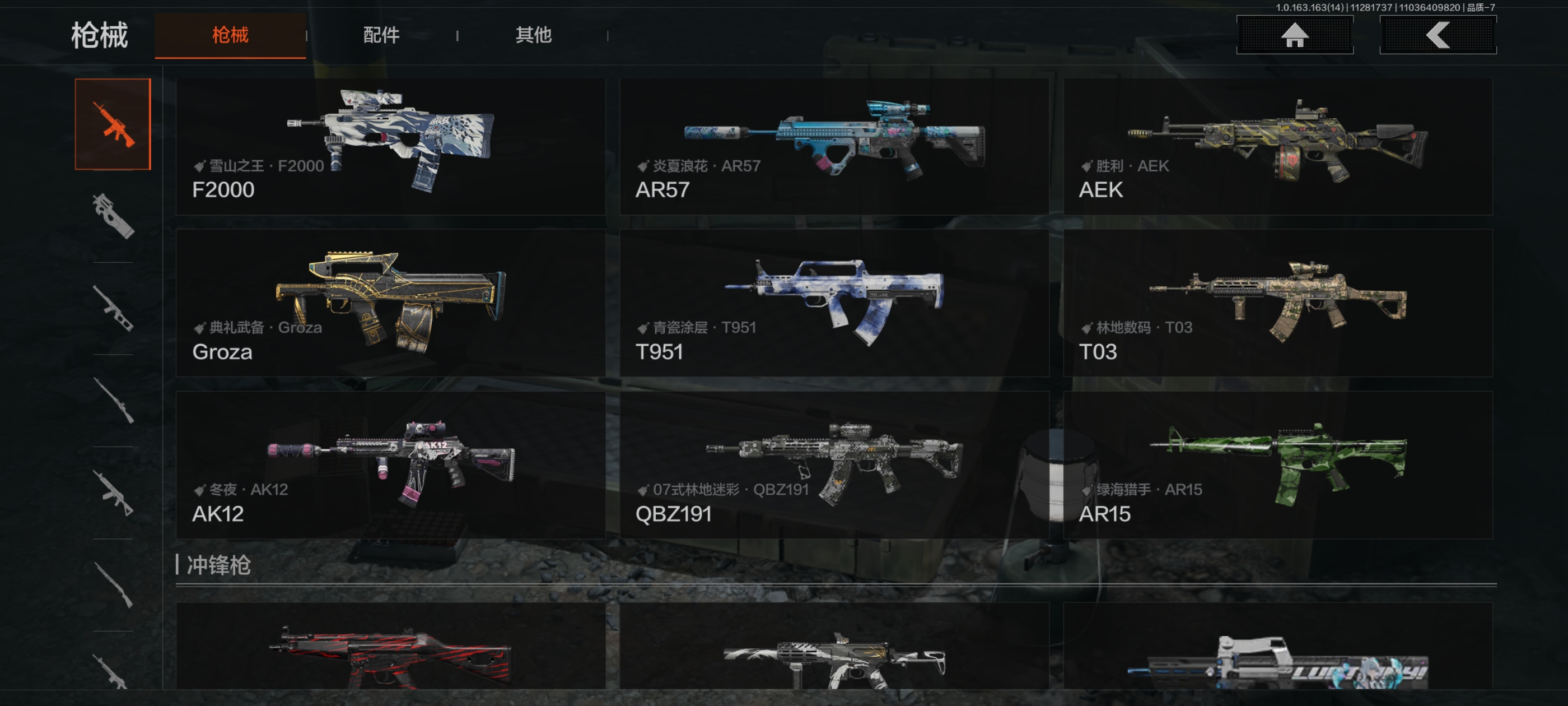
Task: Select the 枪械 tab
Action: [x=230, y=35]
